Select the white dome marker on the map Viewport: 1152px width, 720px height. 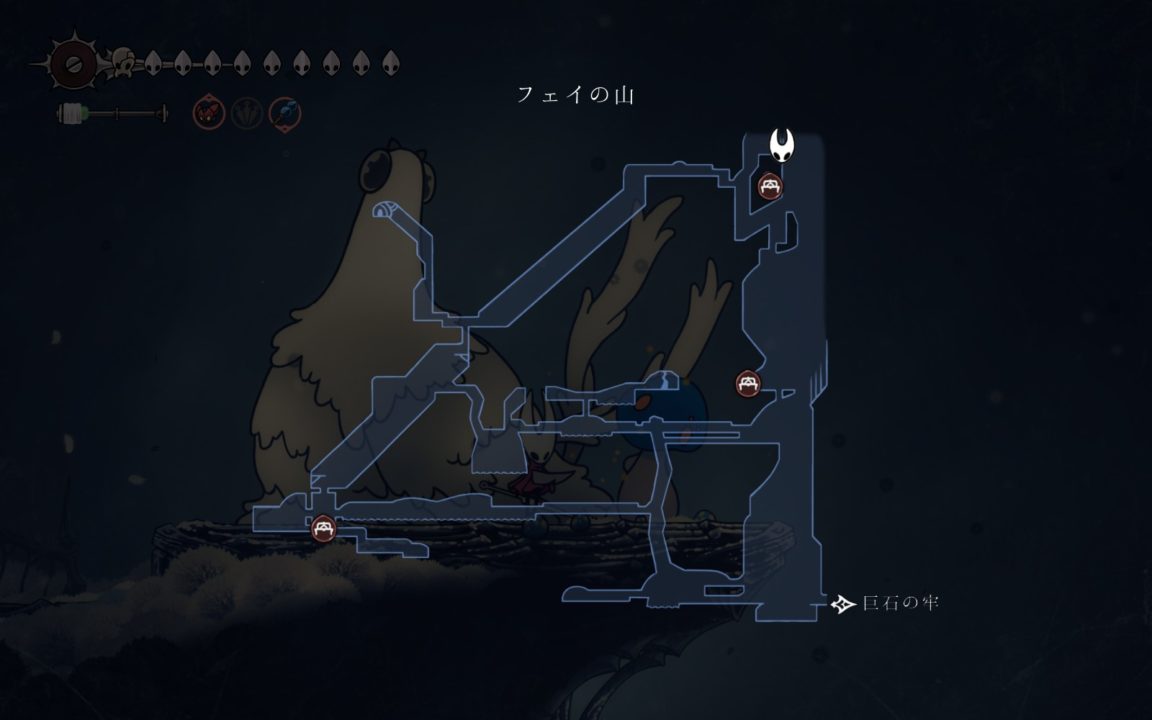point(382,211)
